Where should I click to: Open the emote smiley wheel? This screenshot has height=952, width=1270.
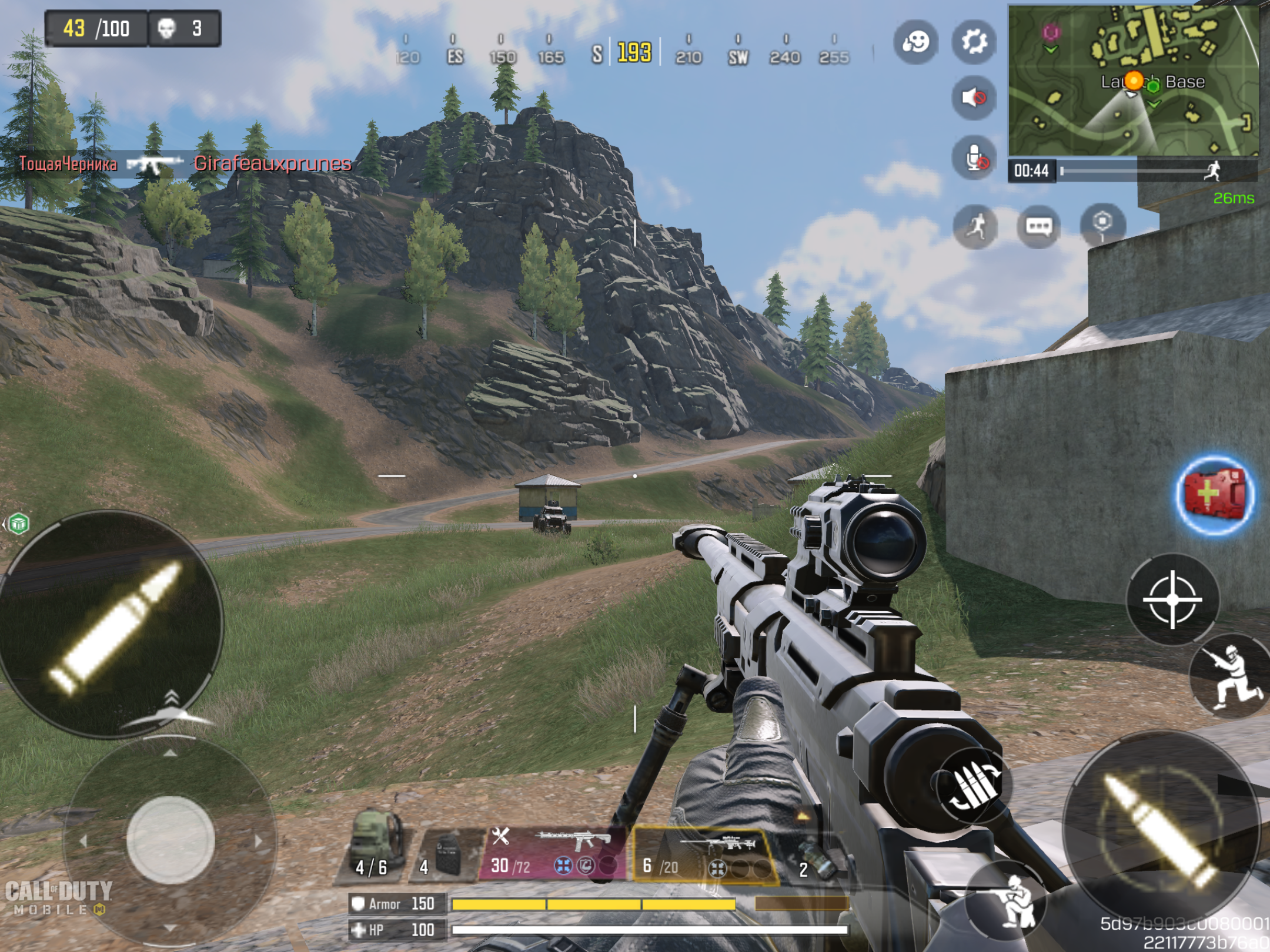point(915,42)
